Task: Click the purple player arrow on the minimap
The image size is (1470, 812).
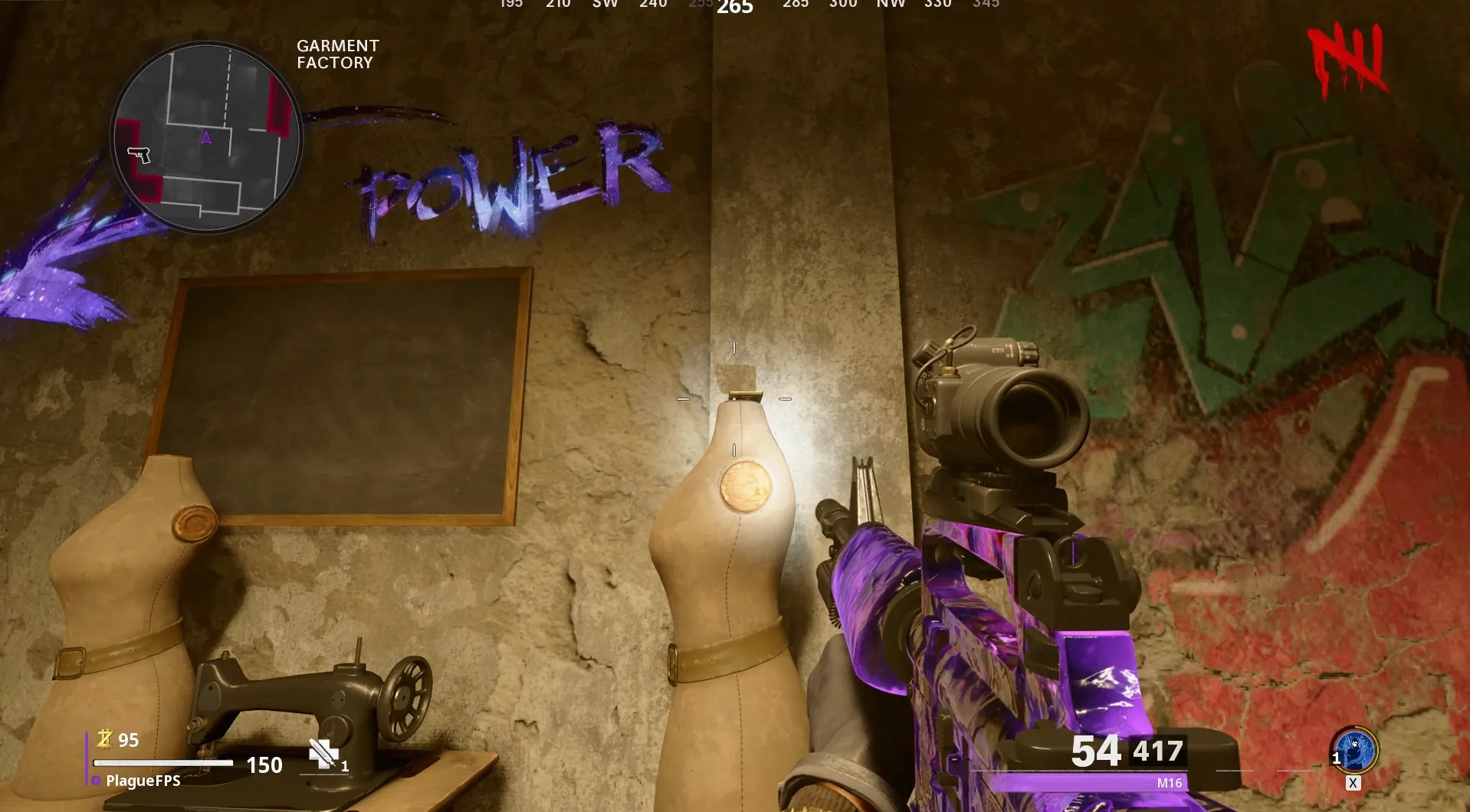Action: pos(205,138)
